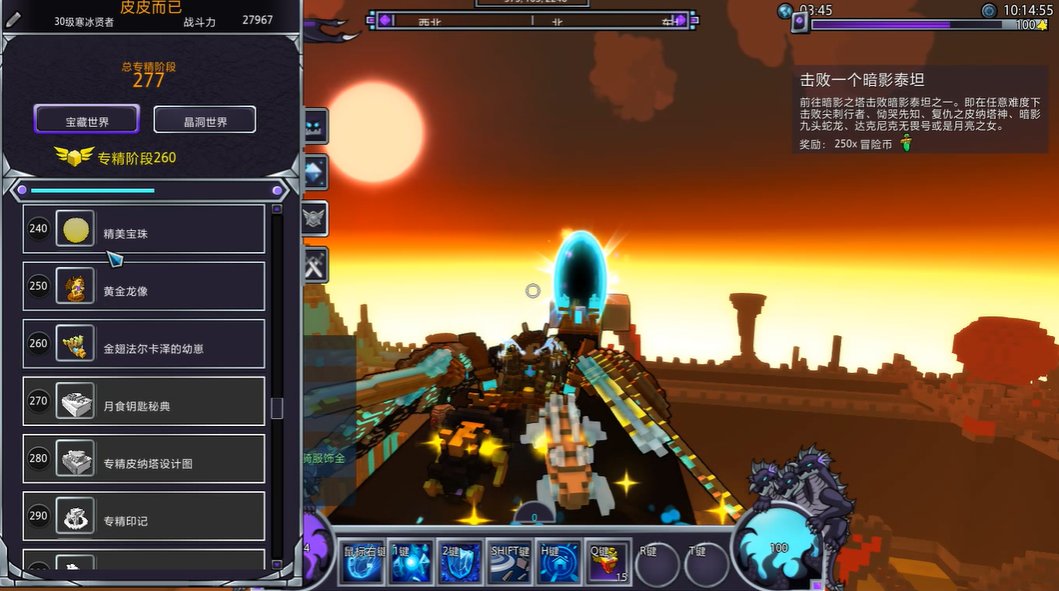
Task: Click the pencil edit icon beside the name
Action: tap(13, 20)
